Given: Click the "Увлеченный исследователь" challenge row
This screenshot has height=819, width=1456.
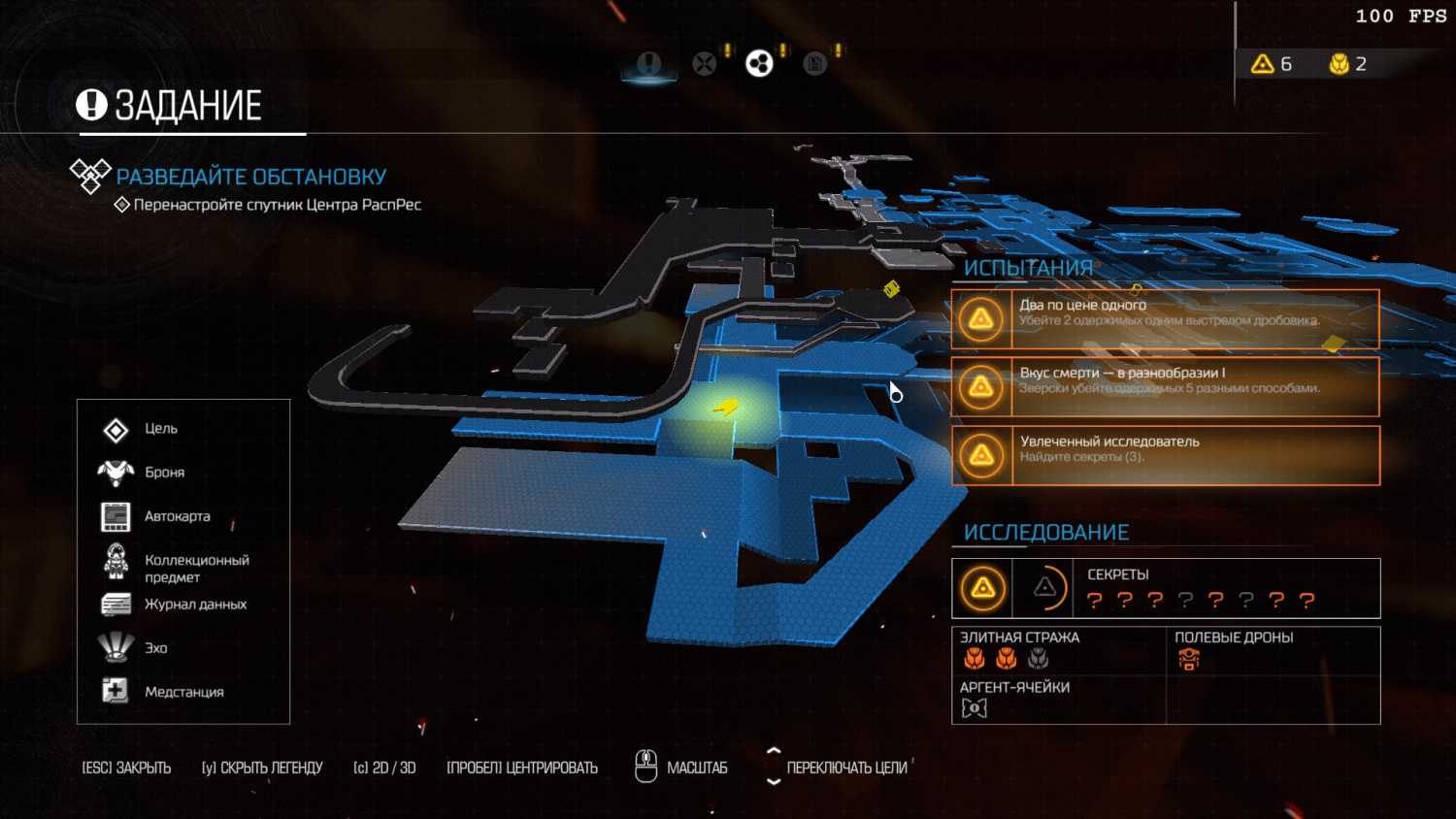Looking at the screenshot, I should 1165,455.
